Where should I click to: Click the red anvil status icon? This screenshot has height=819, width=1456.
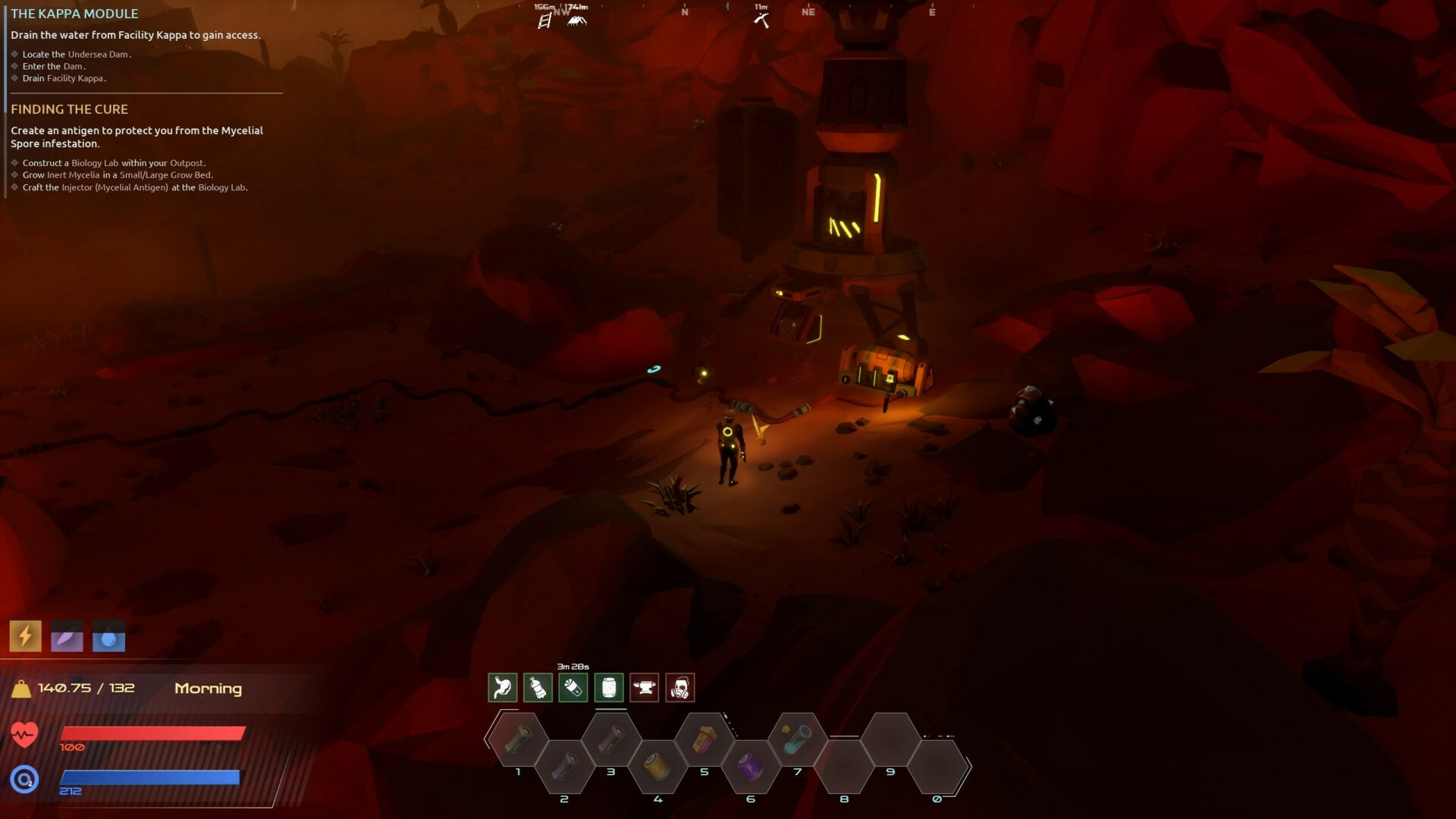[x=645, y=688]
